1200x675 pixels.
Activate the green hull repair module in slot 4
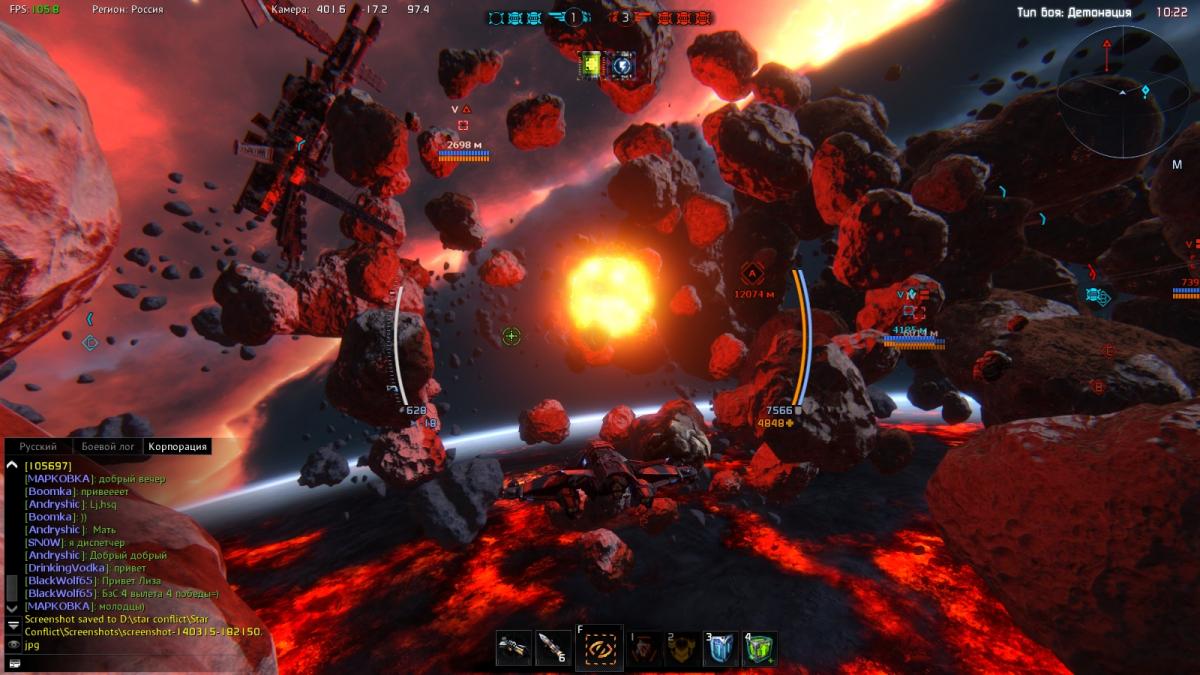pos(760,648)
